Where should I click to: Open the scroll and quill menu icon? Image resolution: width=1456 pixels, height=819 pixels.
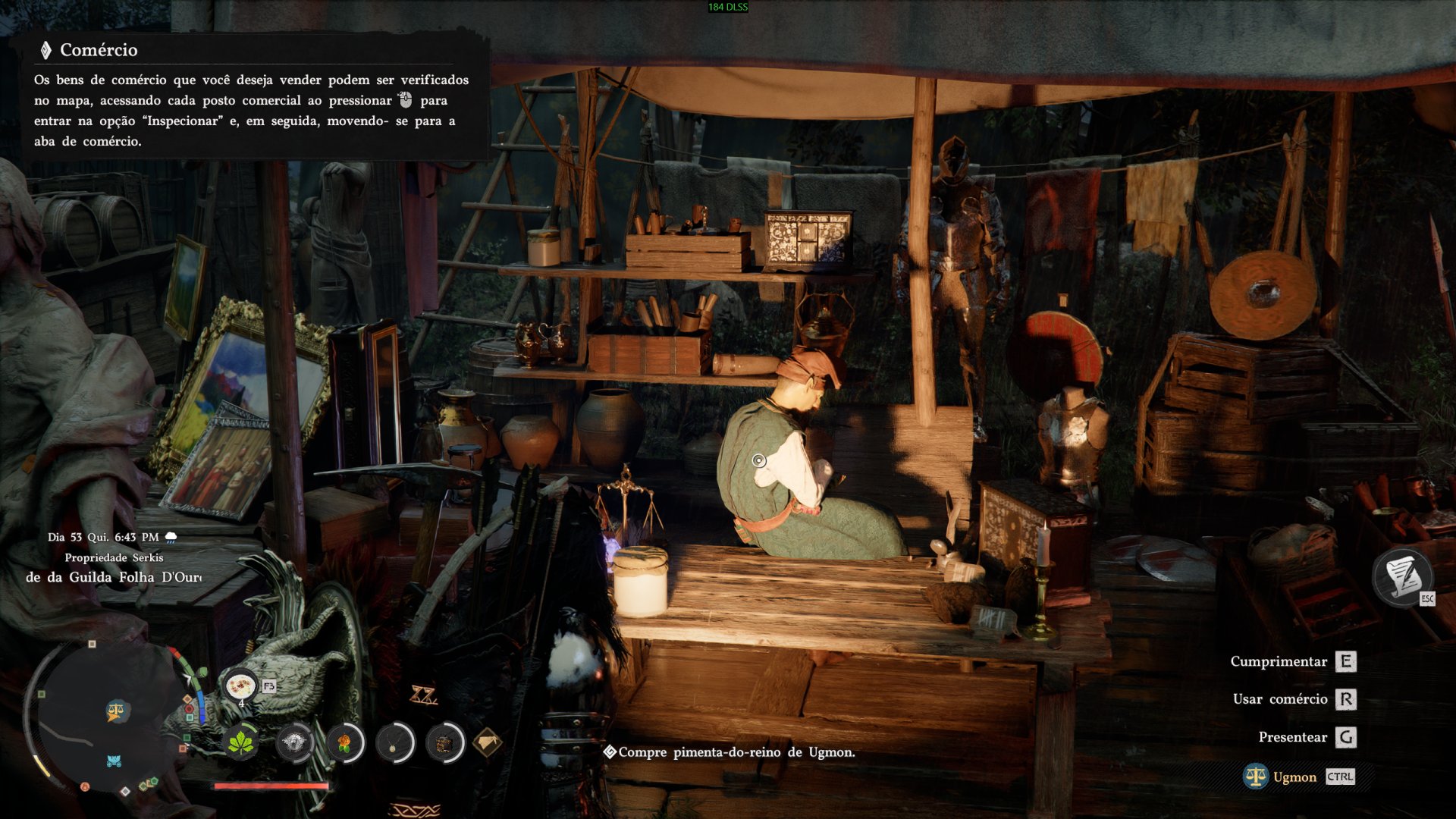pyautogui.click(x=1402, y=576)
